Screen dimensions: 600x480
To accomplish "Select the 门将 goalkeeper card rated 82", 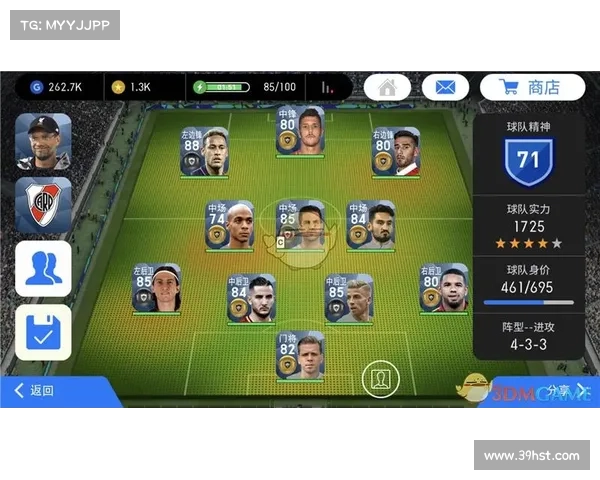I will pos(301,357).
